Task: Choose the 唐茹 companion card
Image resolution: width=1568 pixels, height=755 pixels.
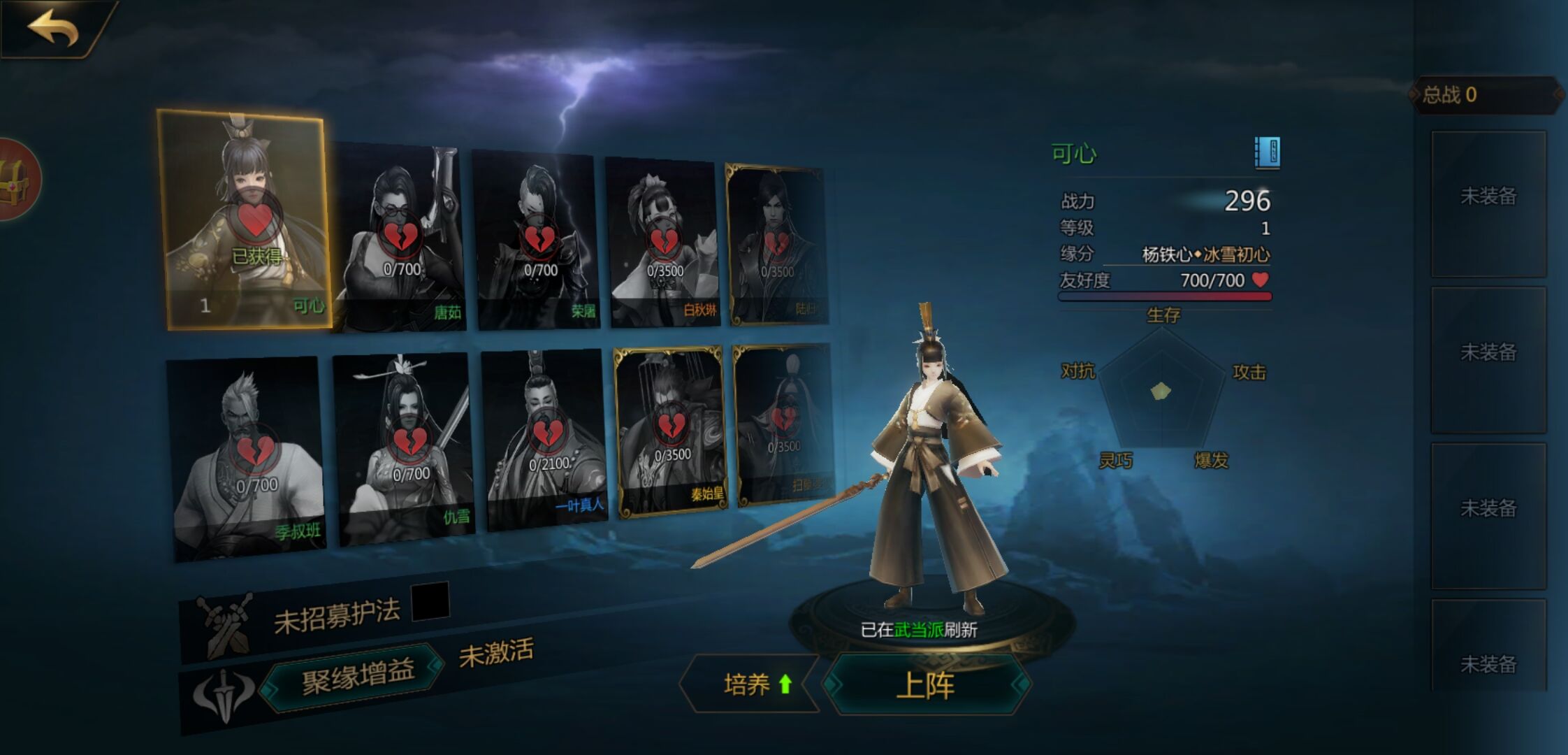Action: click(x=400, y=239)
